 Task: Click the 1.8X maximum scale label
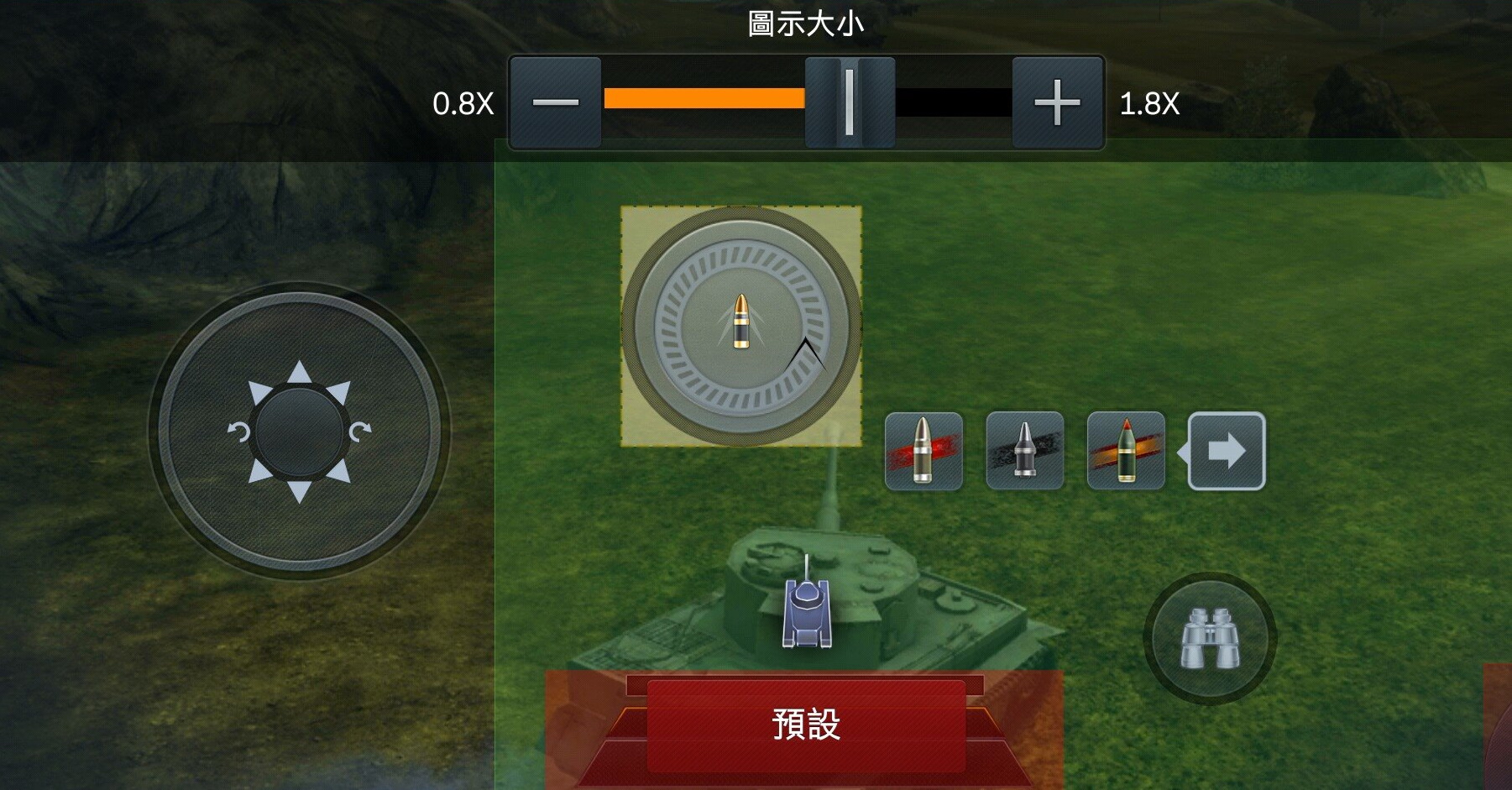pos(1148,104)
